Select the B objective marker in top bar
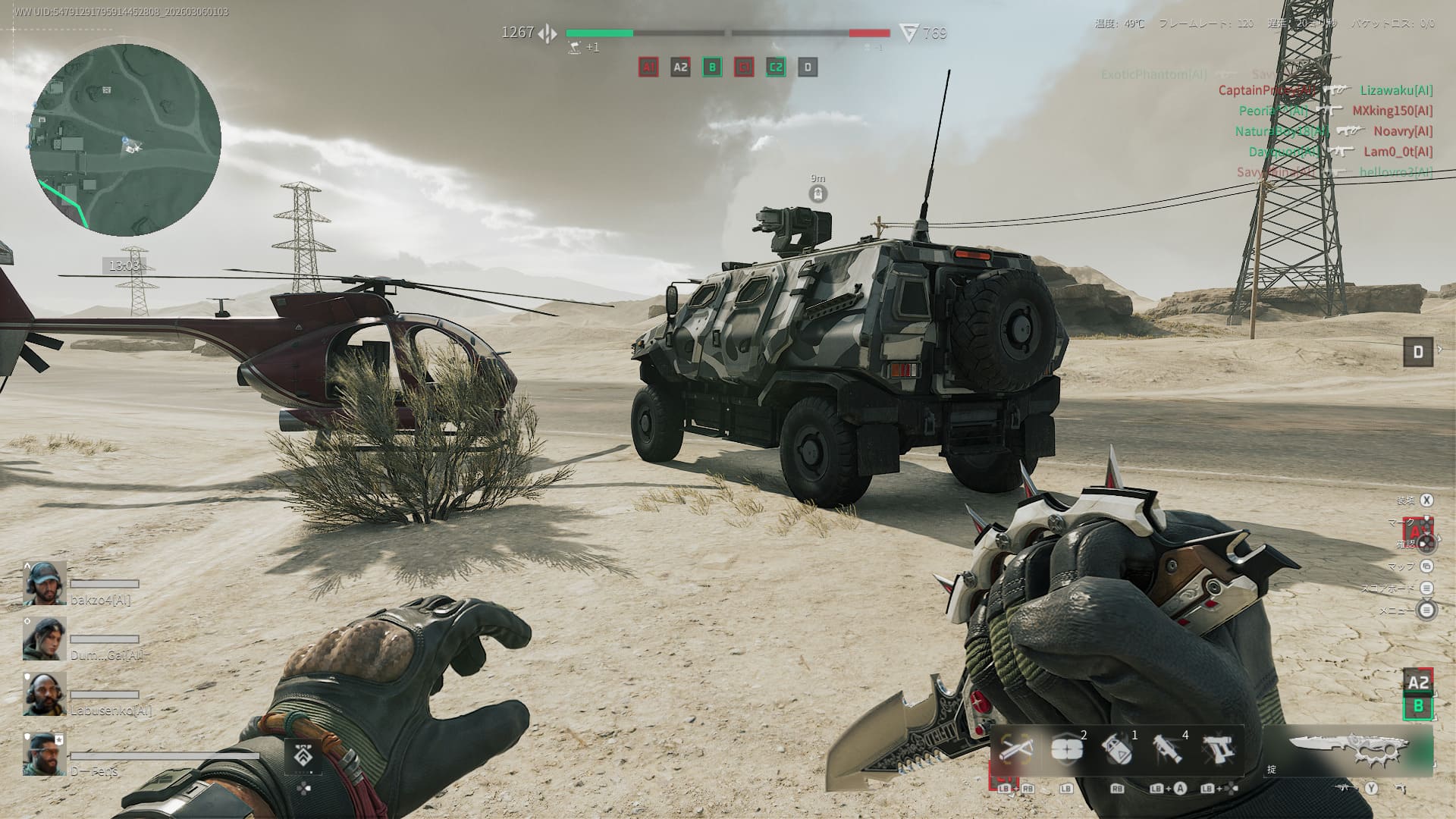Image resolution: width=1456 pixels, height=819 pixels. (712, 67)
